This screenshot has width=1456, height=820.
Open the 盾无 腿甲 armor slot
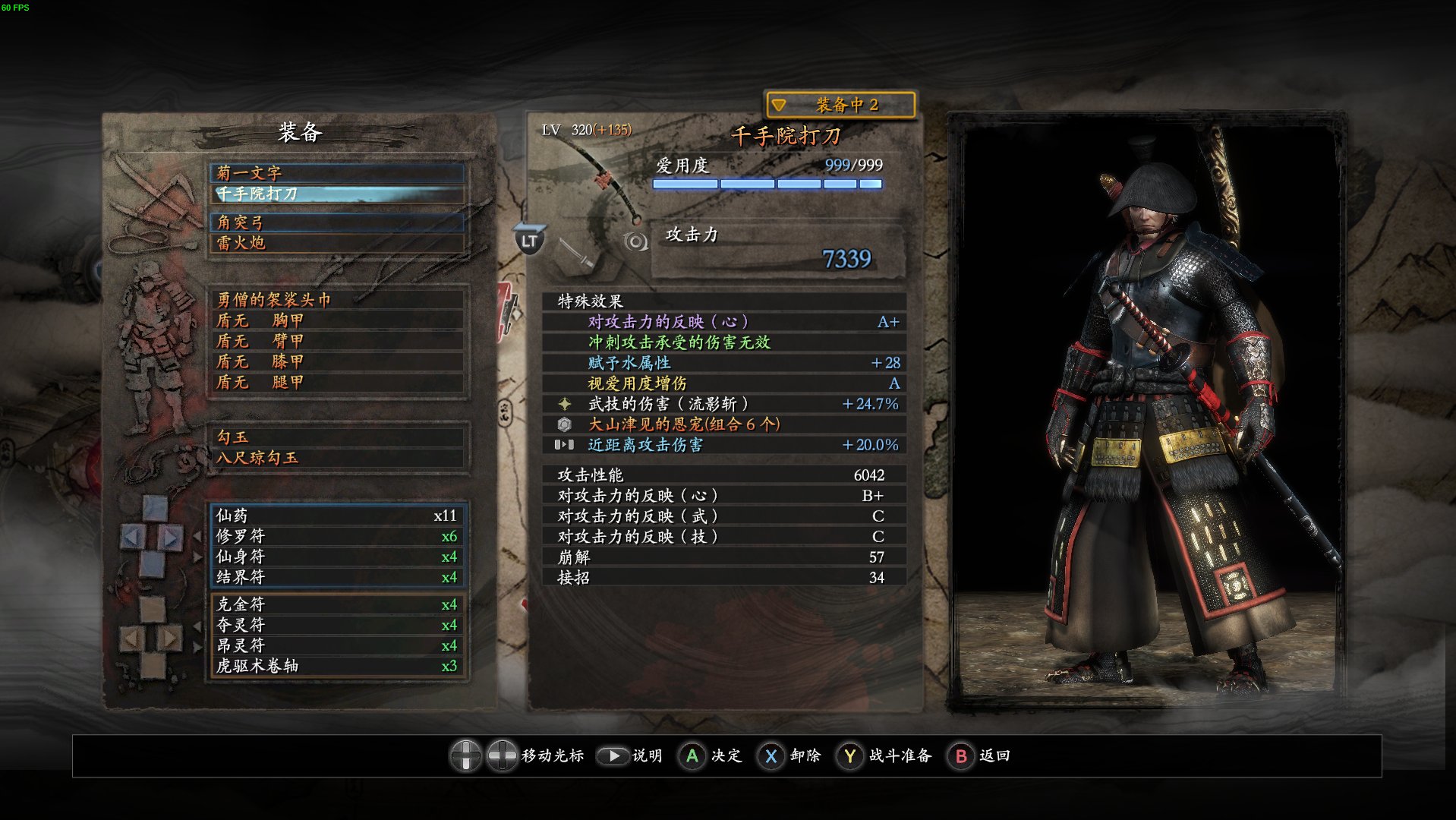coord(336,382)
